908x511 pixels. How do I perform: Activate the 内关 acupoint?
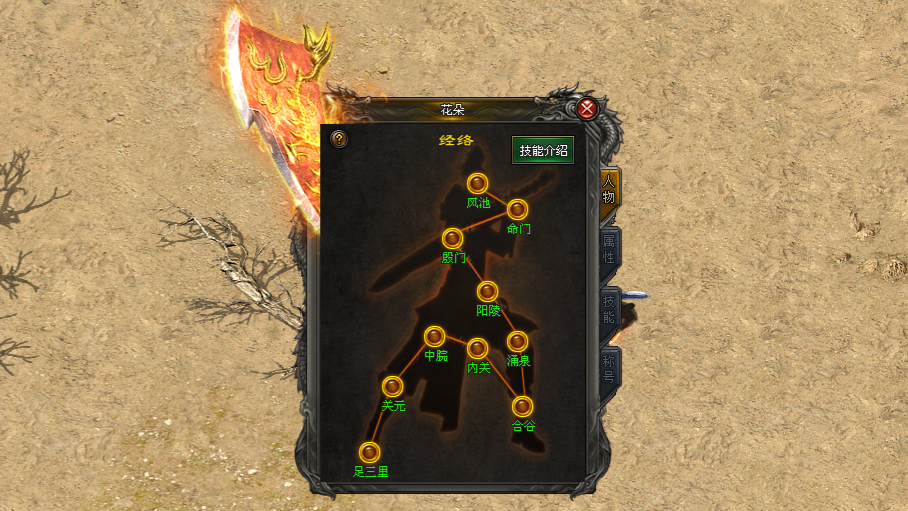click(x=478, y=349)
